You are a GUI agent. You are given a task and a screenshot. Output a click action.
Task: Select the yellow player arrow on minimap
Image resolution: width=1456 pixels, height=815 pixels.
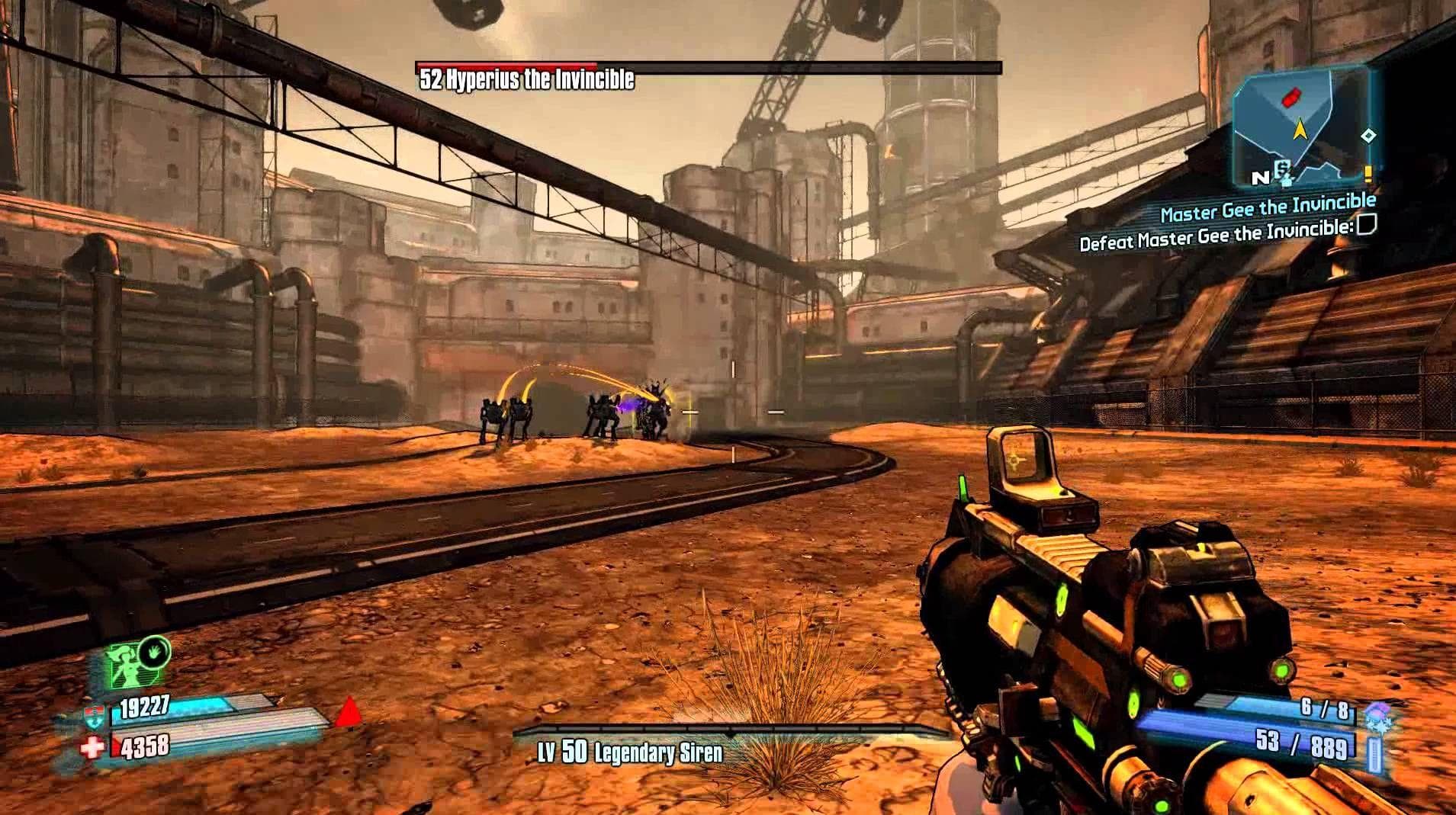(x=1299, y=130)
